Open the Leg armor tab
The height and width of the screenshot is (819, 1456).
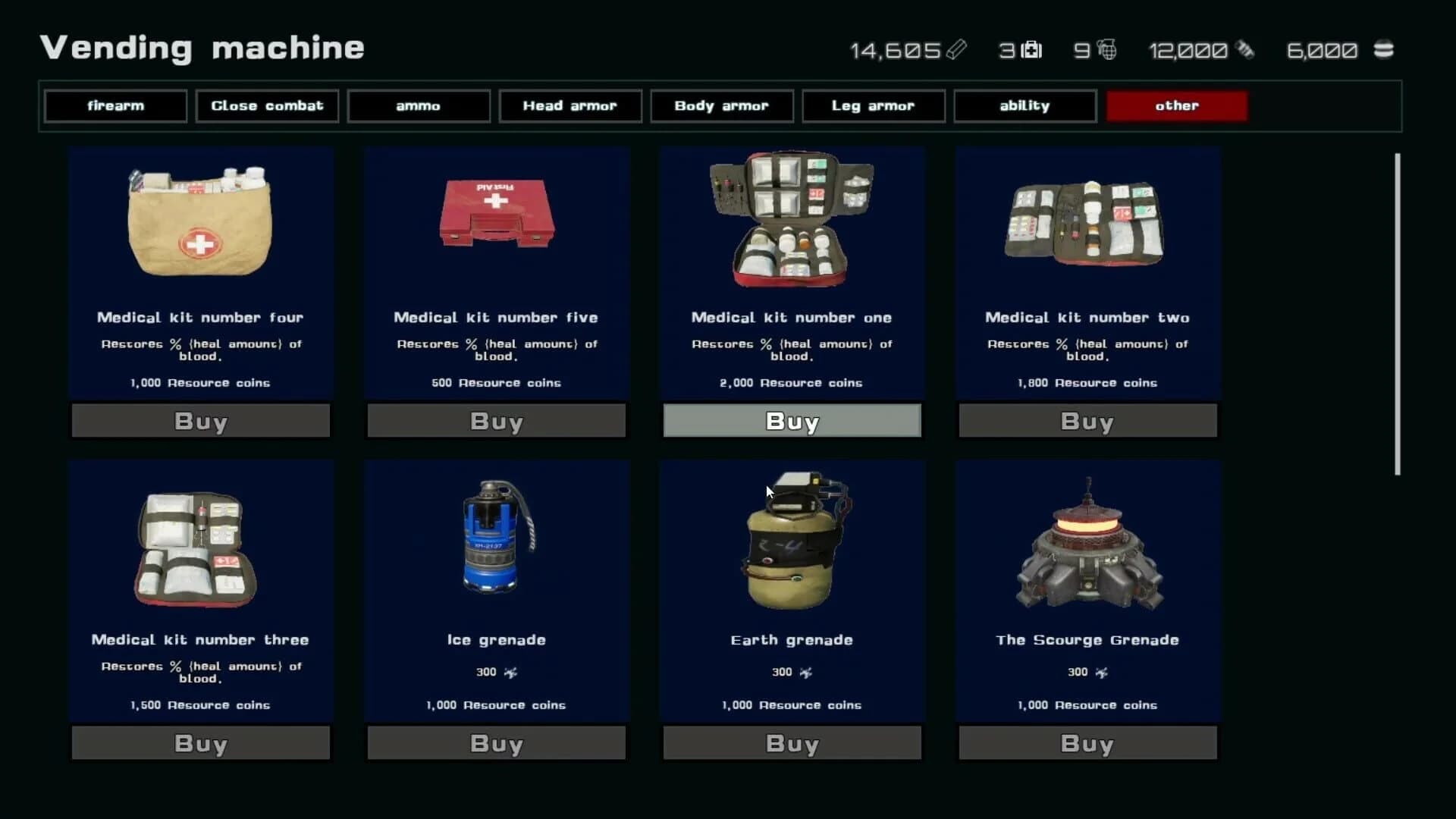pos(873,105)
